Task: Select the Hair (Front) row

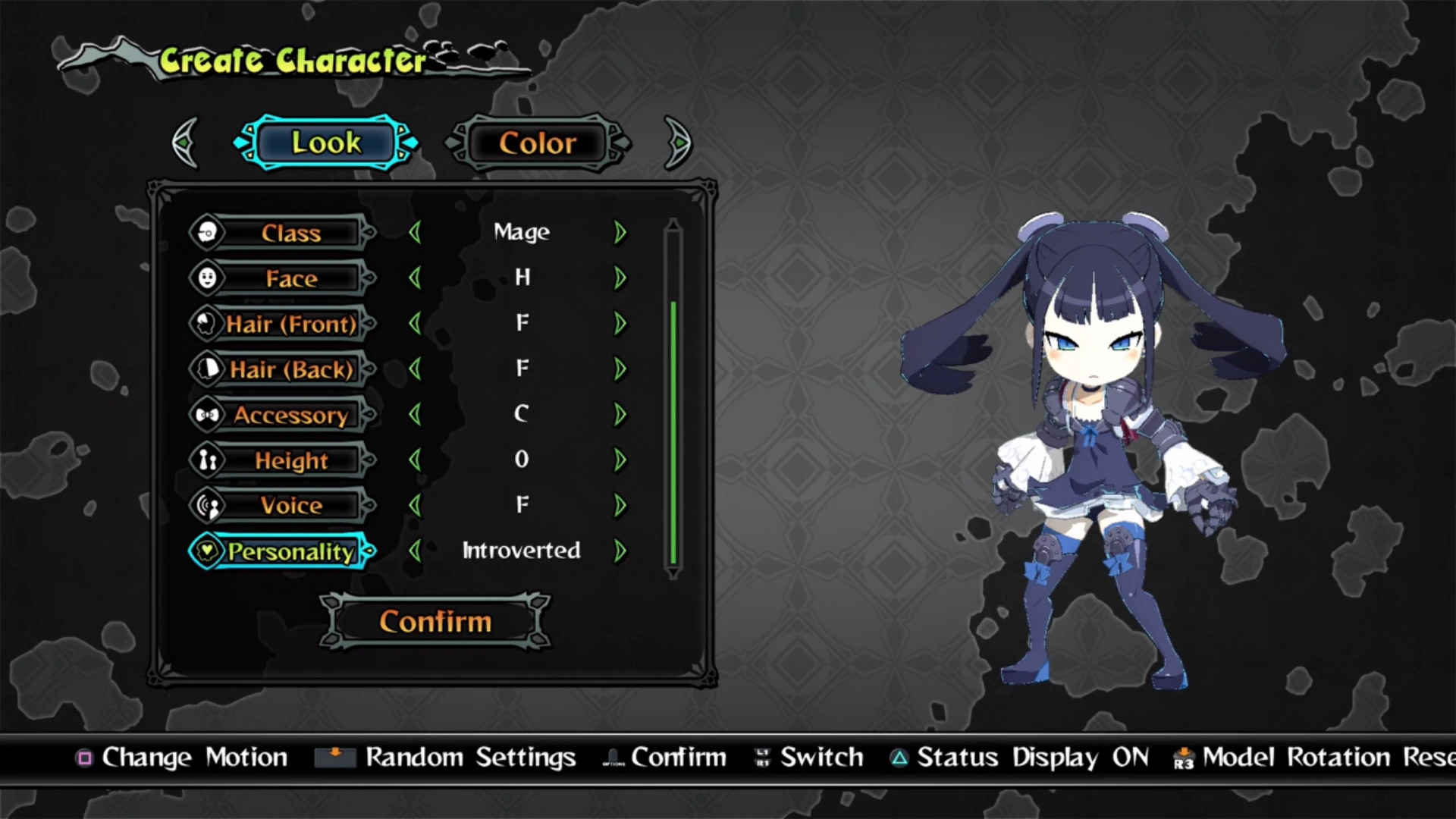Action: [x=290, y=324]
